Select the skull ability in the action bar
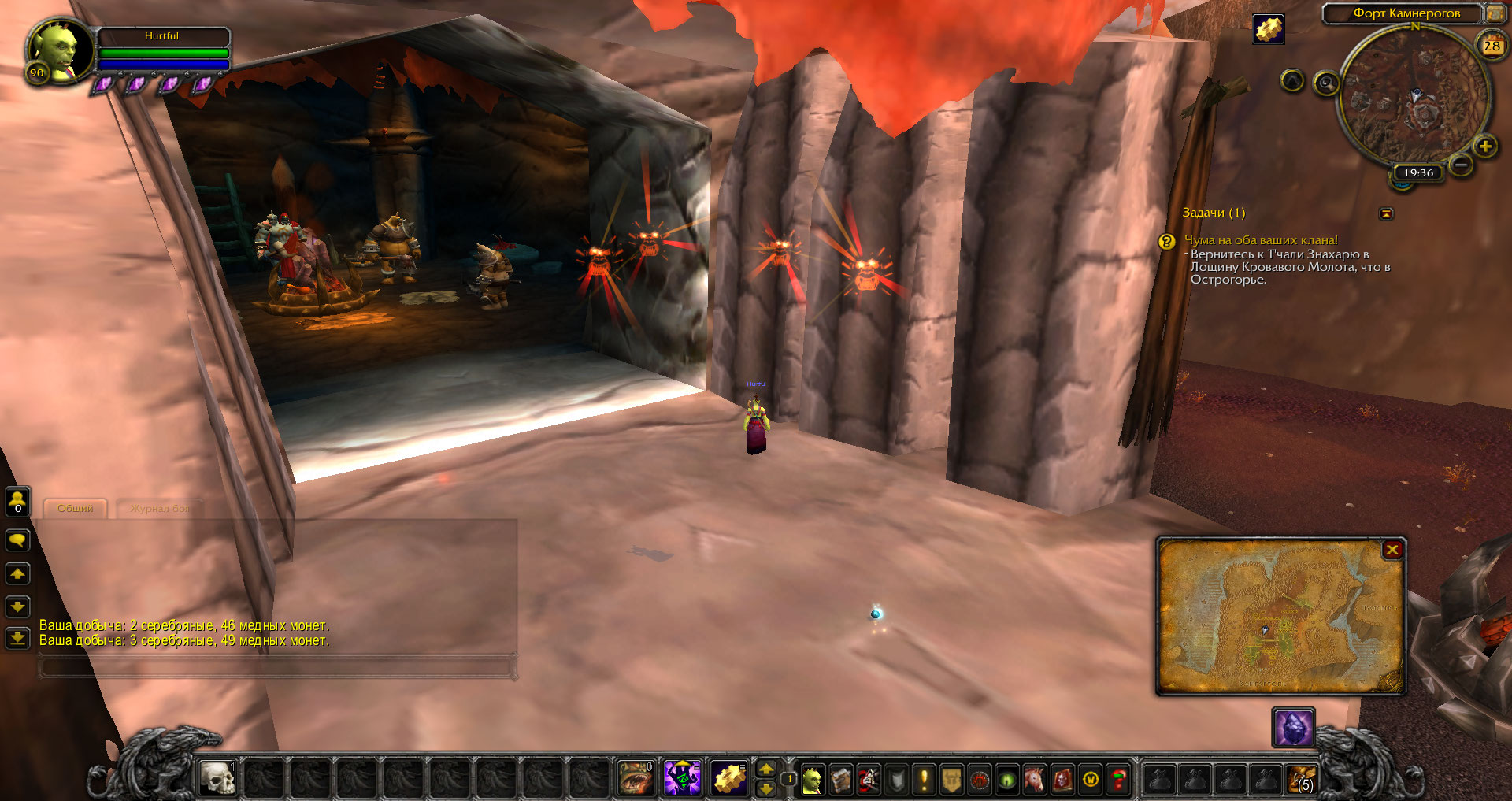This screenshot has width=1512, height=801. click(217, 779)
